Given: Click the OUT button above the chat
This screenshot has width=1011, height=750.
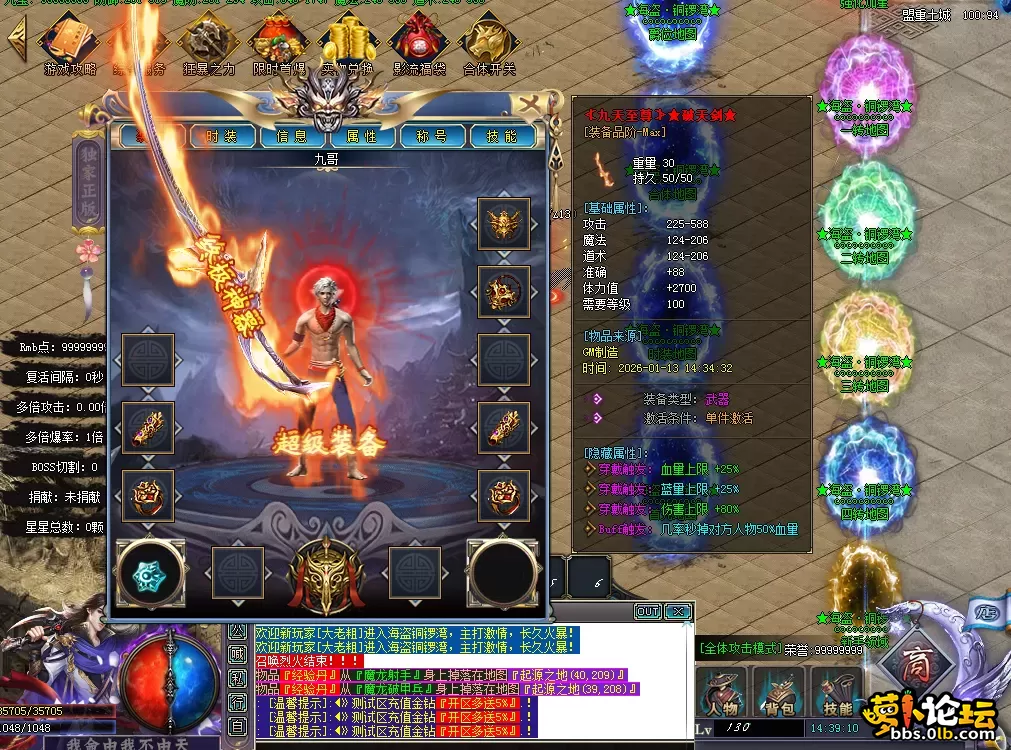Looking at the screenshot, I should tap(647, 611).
